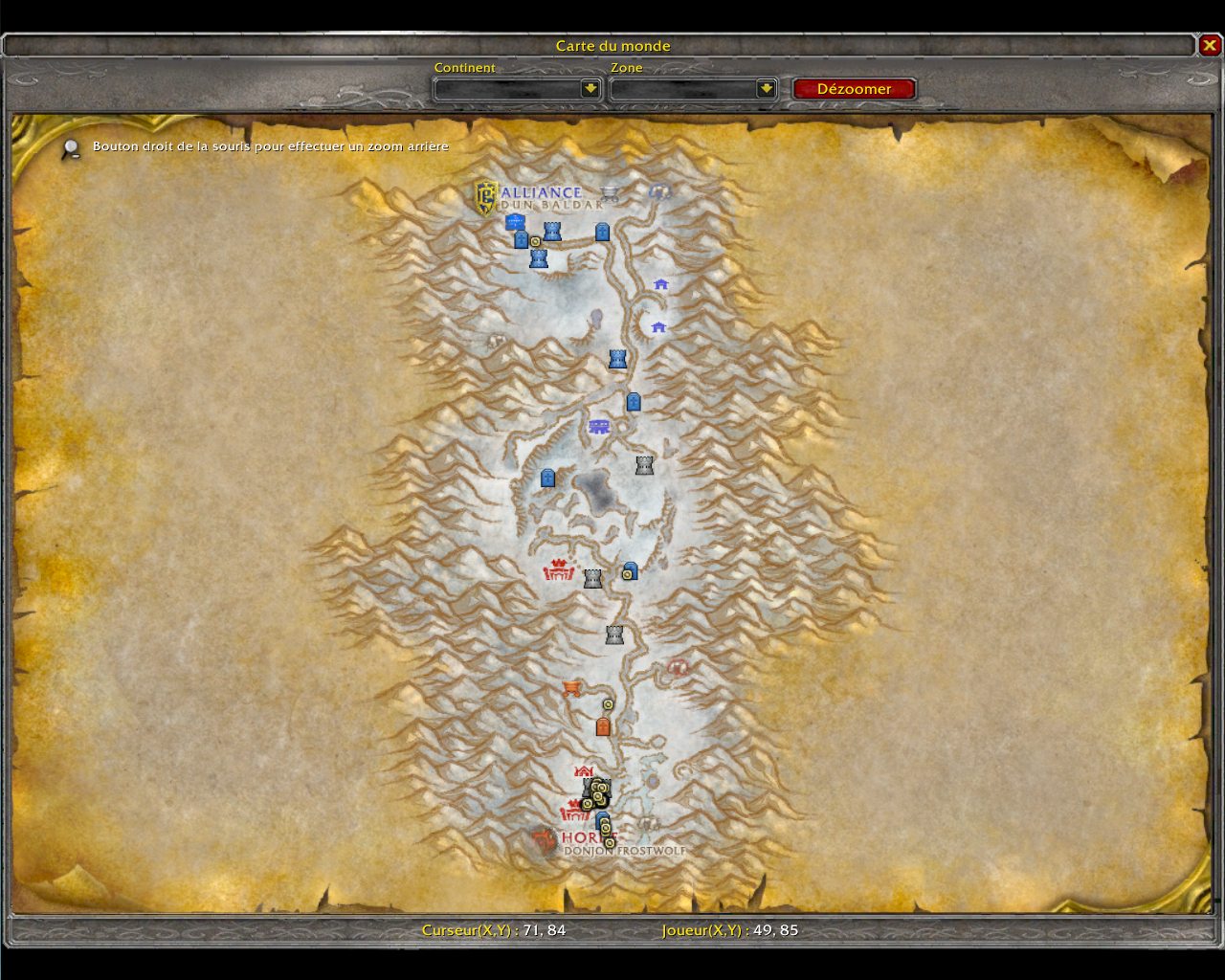The image size is (1225, 980).
Task: Select the Horde emblem by Donjon Frostwolf
Action: pos(545,841)
